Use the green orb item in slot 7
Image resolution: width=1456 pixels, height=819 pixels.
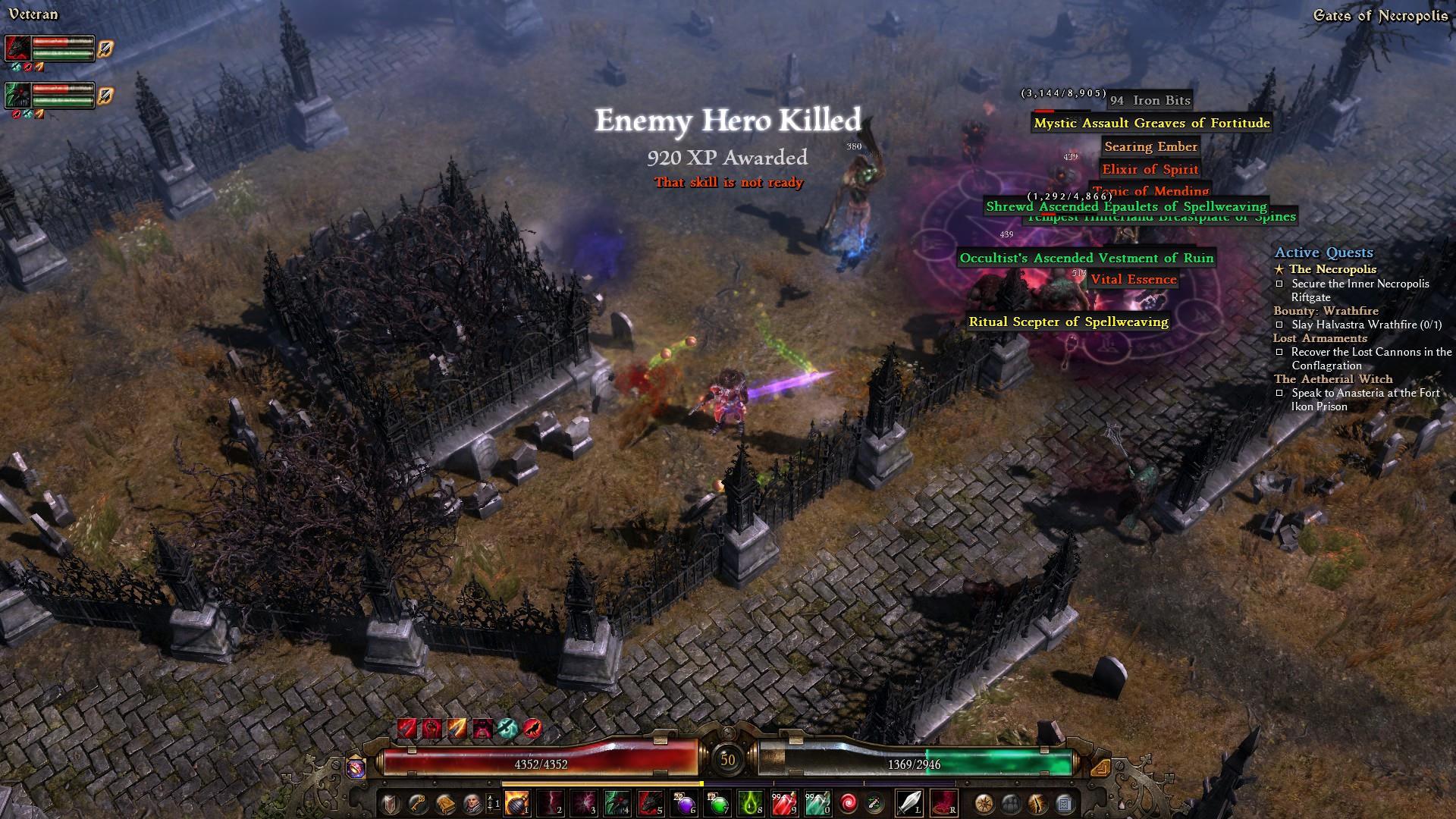coord(717,803)
